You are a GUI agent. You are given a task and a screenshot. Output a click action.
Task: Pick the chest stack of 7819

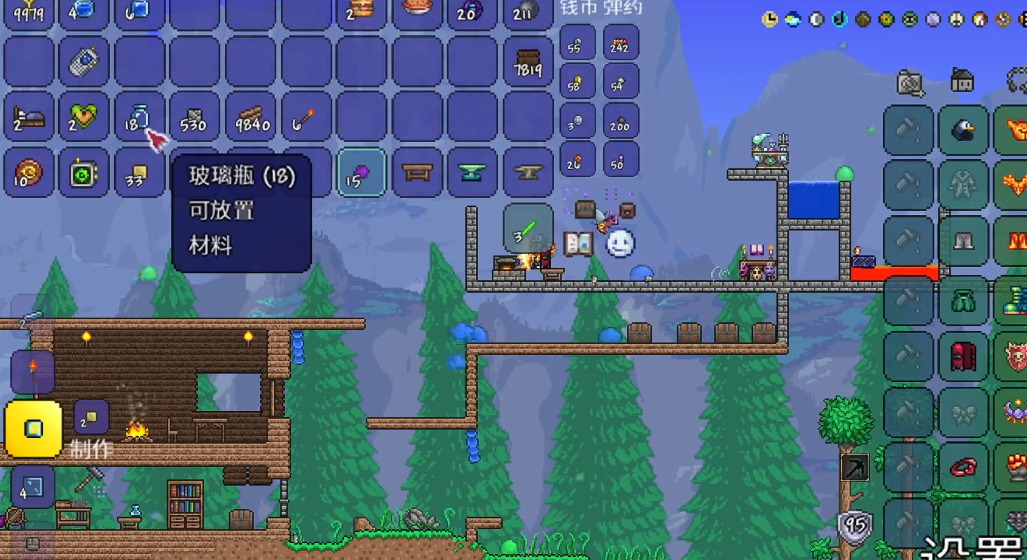[x=527, y=62]
